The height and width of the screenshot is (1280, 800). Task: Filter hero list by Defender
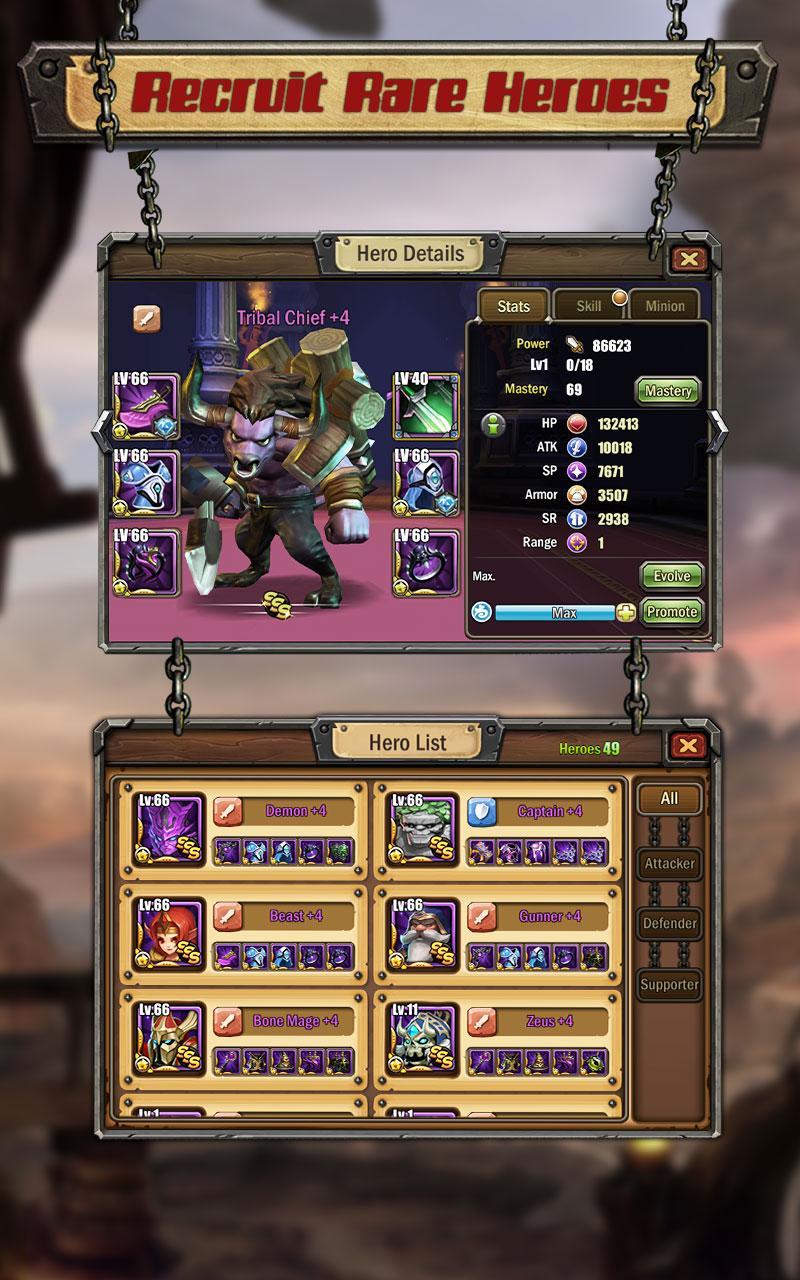pyautogui.click(x=669, y=924)
